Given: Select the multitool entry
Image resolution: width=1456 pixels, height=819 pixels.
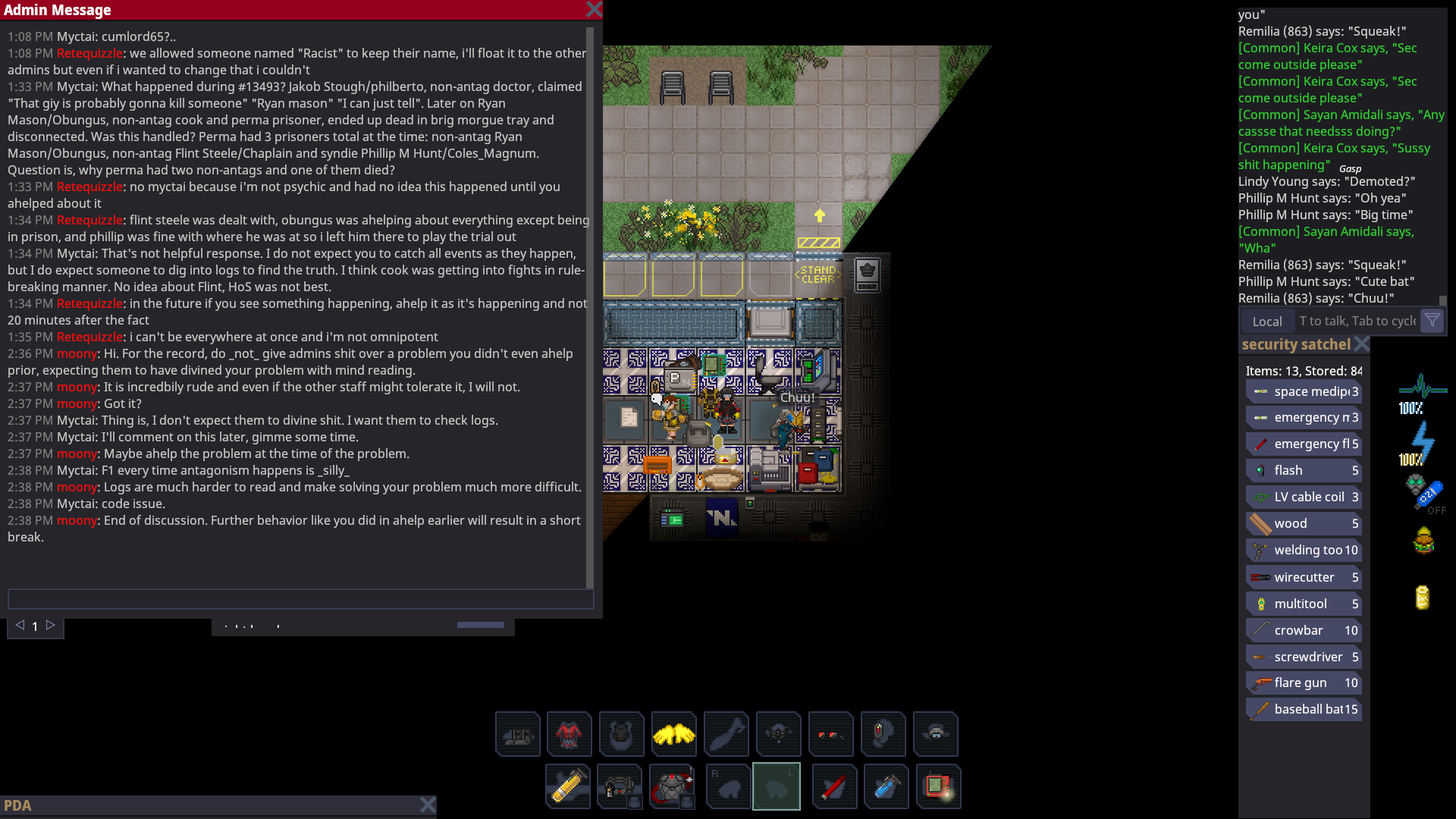Looking at the screenshot, I should (x=1303, y=604).
